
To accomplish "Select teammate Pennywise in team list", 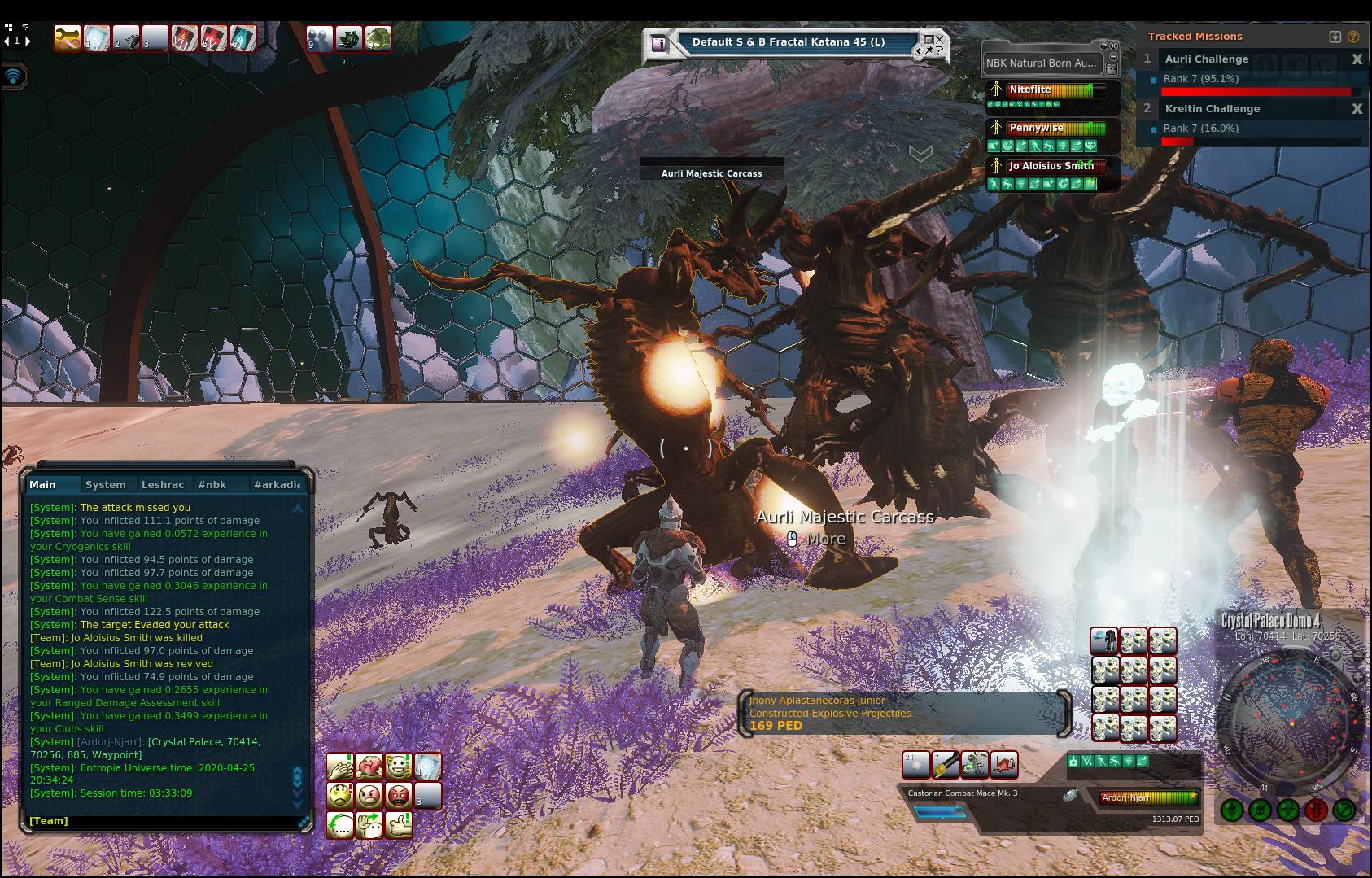I will [1036, 128].
